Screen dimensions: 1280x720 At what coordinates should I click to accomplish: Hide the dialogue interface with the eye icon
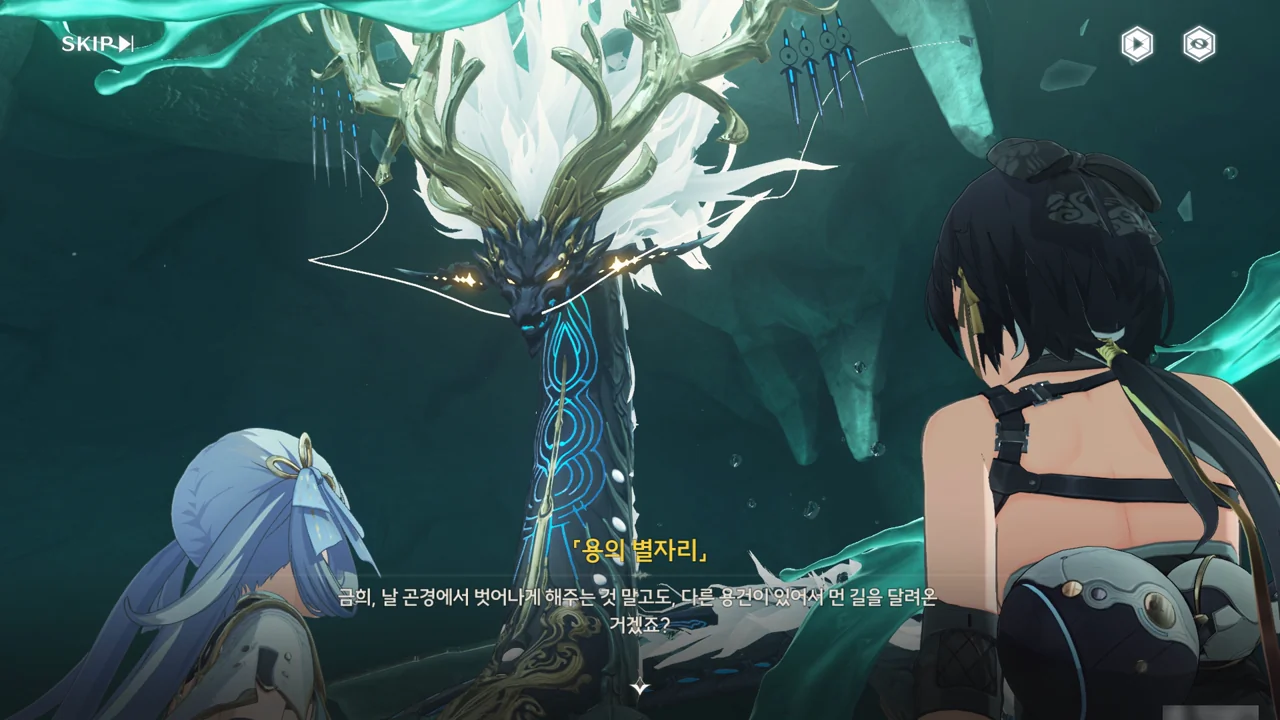click(1198, 44)
